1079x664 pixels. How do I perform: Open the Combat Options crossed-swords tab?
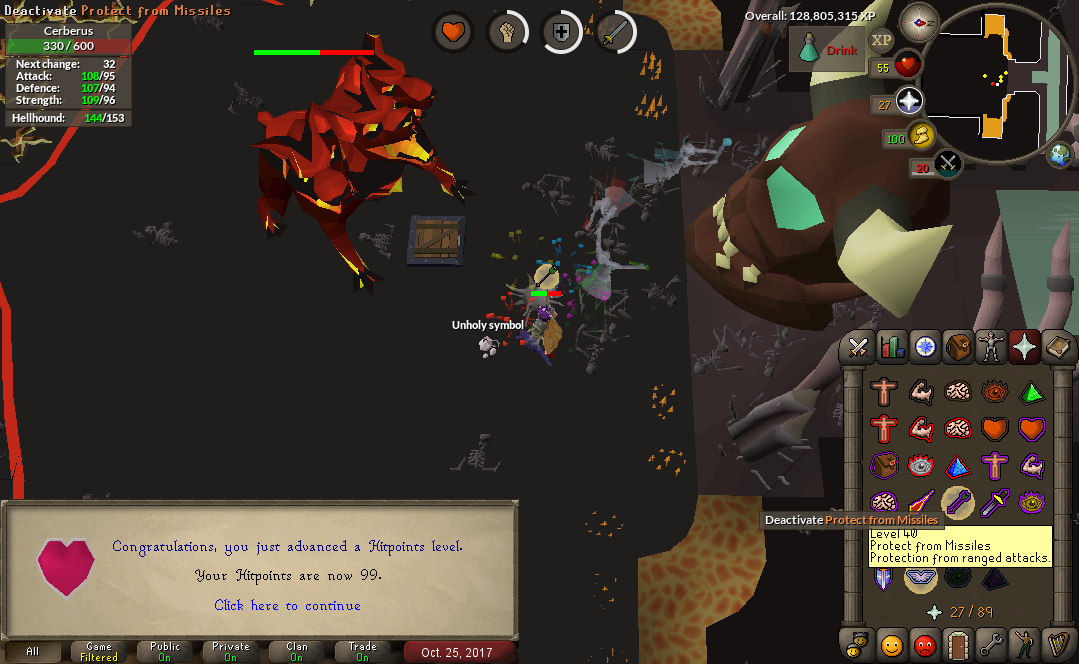point(858,347)
